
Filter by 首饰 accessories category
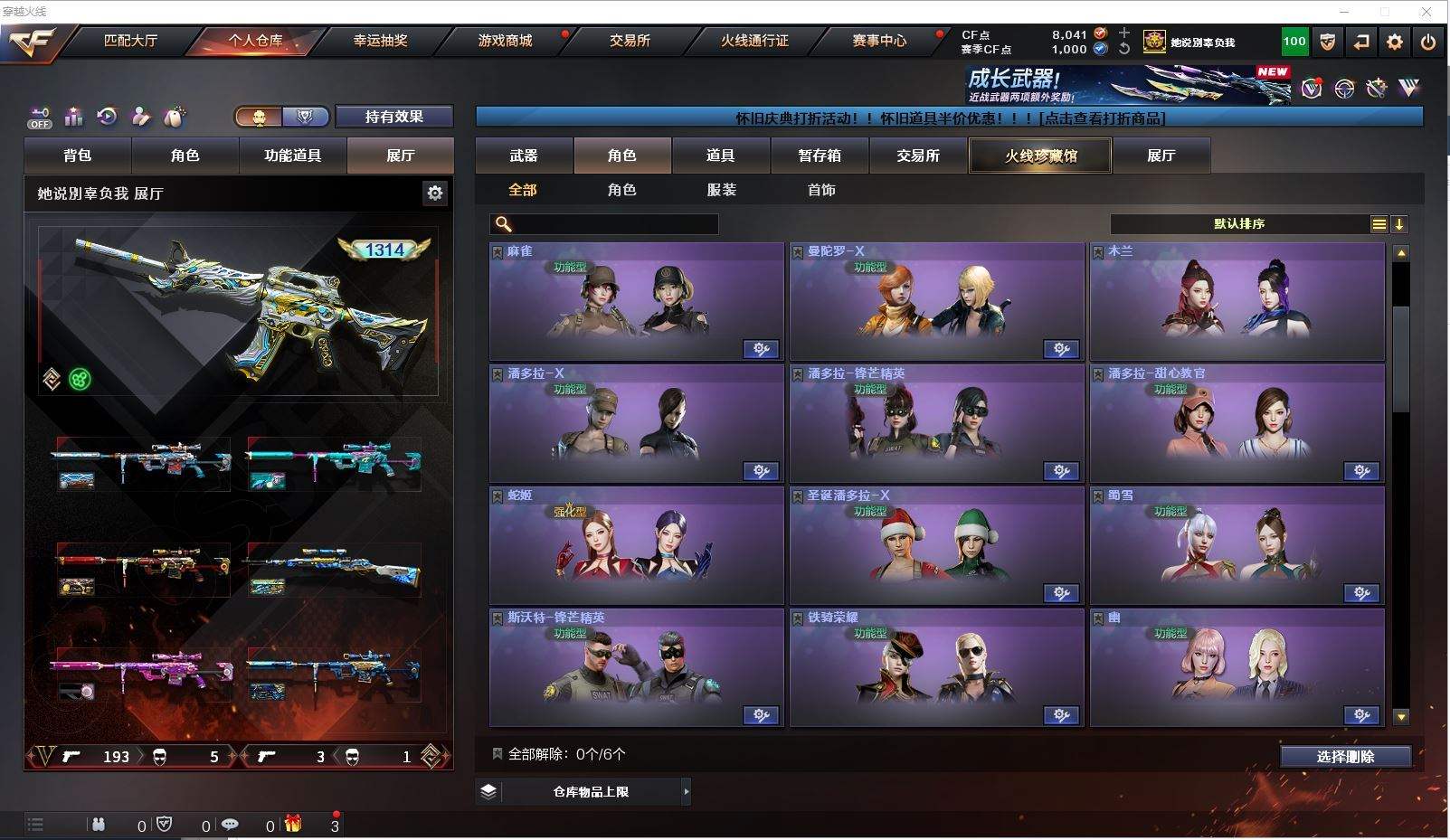click(821, 190)
